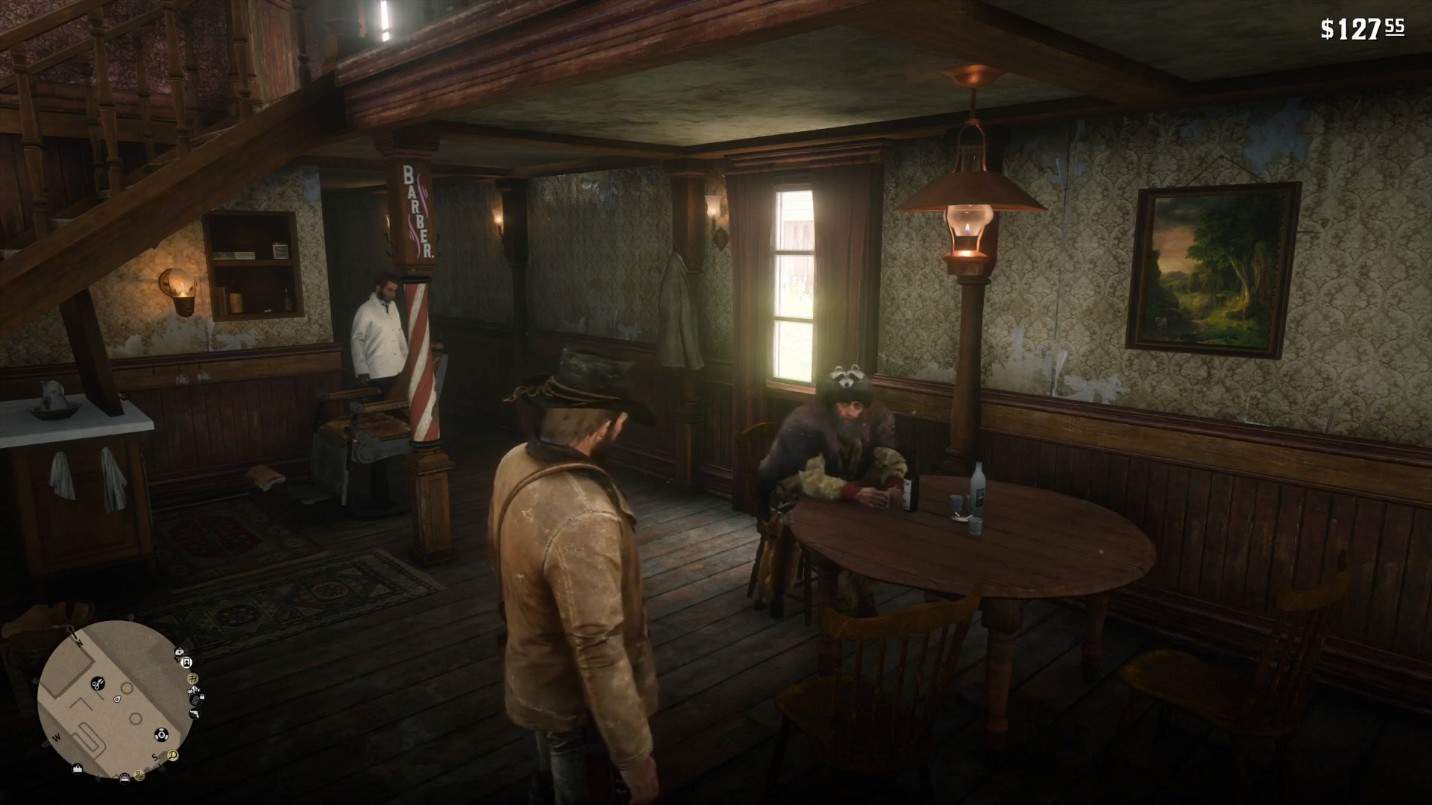The height and width of the screenshot is (805, 1432).
Task: Click the poker chip marker on the minimap
Action: 160,735
